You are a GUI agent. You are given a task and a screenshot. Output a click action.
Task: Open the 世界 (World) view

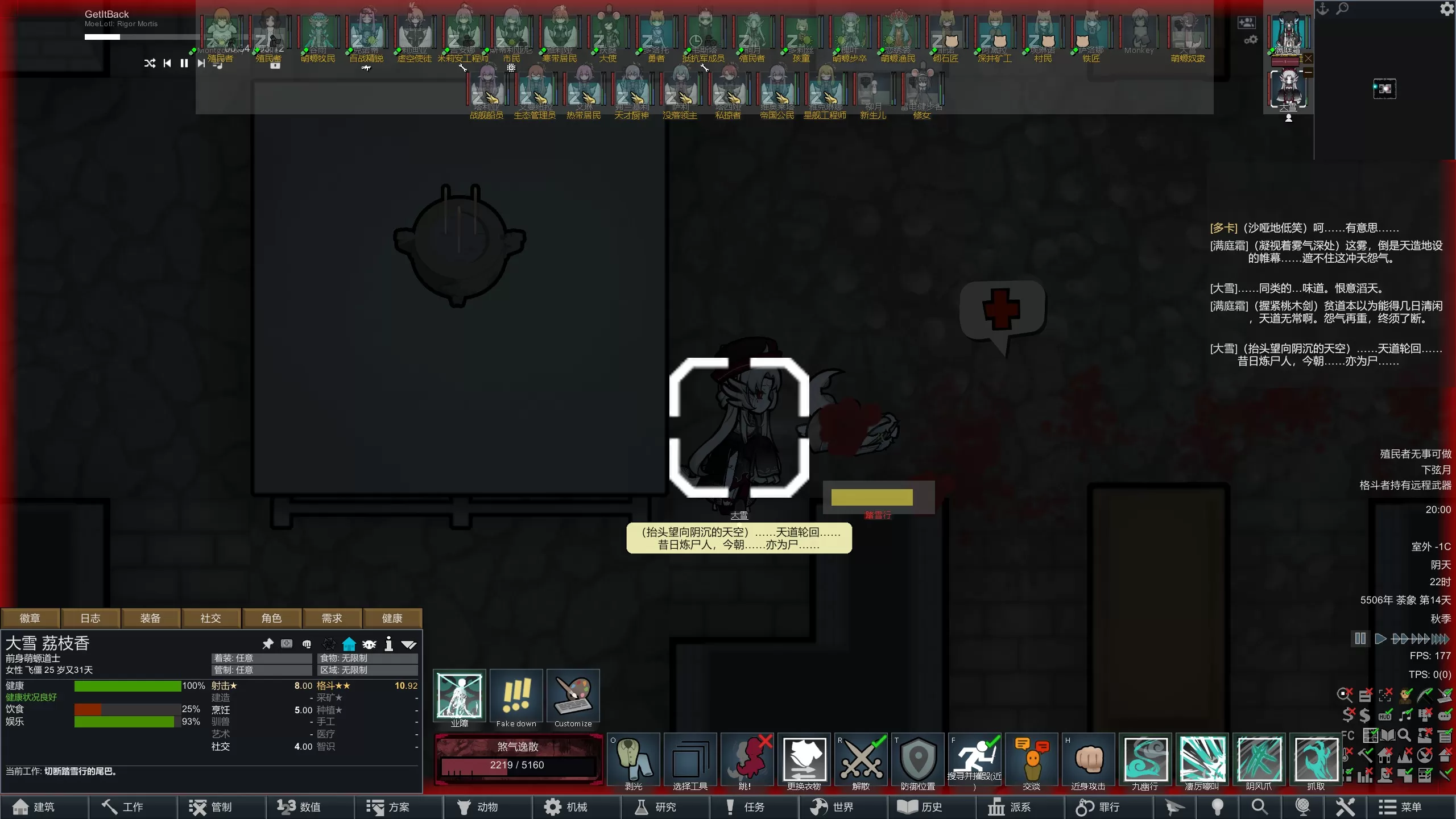833,807
